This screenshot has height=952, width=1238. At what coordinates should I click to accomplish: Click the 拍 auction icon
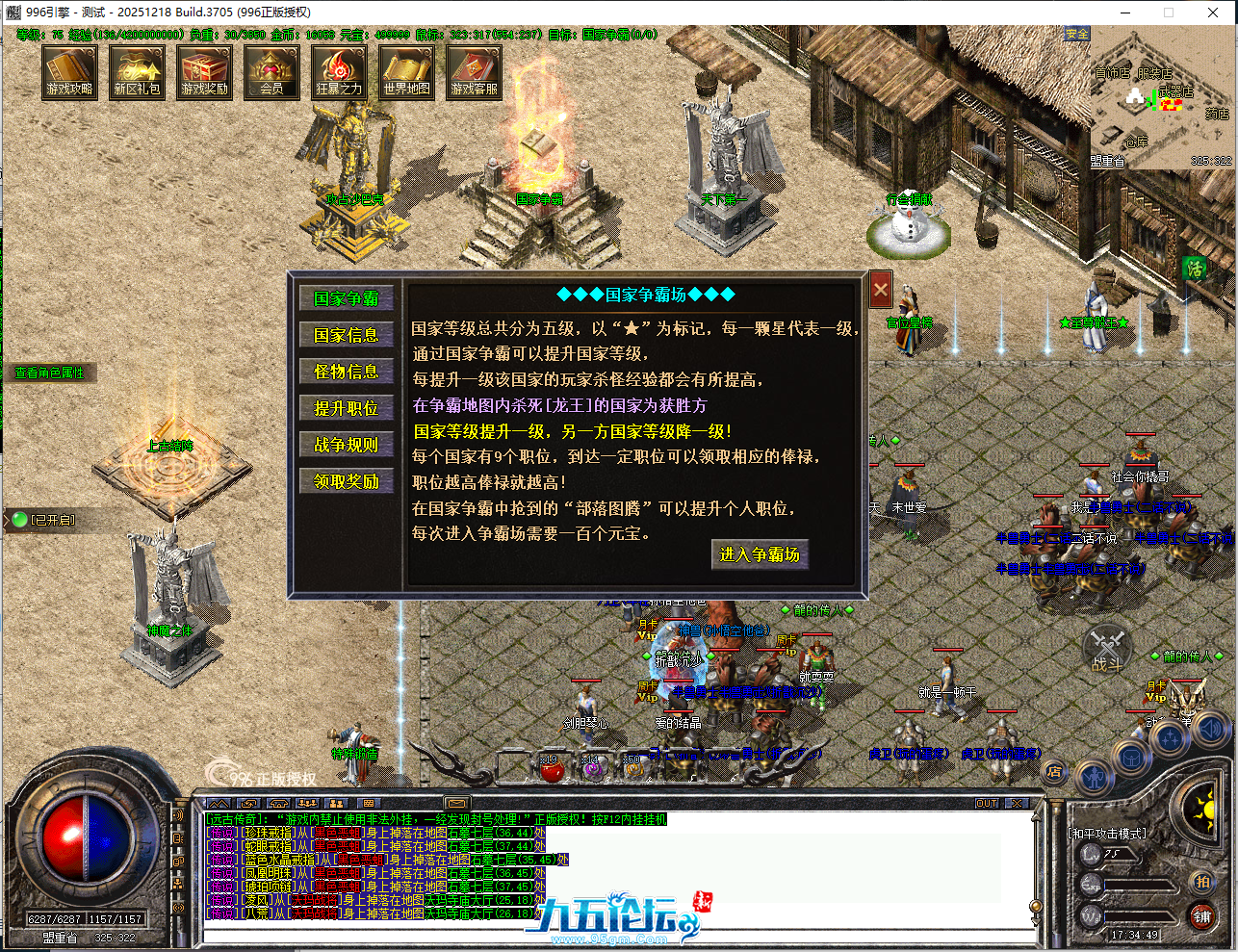click(x=1201, y=881)
